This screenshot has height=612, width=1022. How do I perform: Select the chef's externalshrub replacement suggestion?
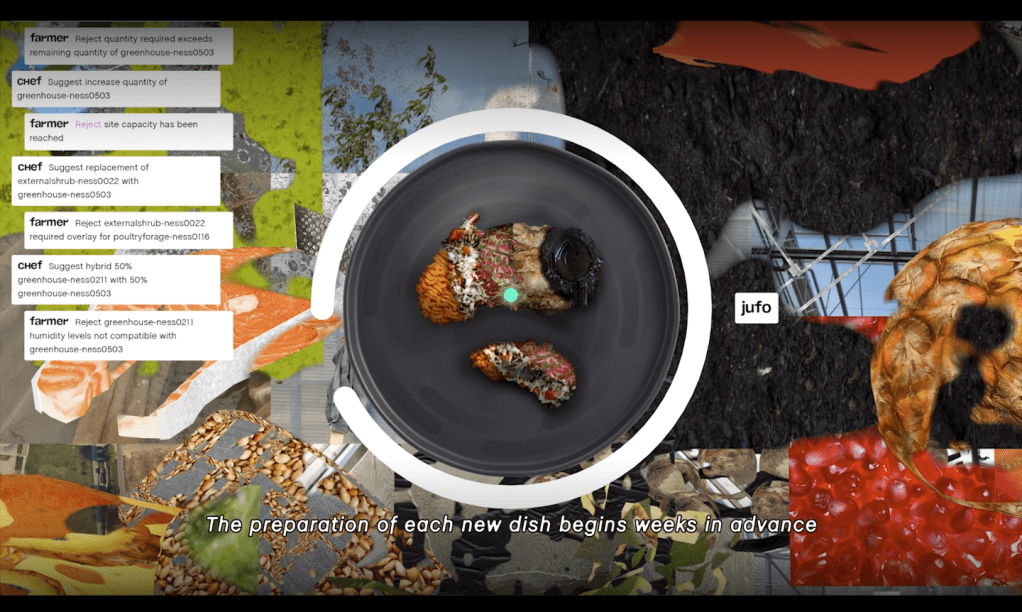click(x=115, y=181)
